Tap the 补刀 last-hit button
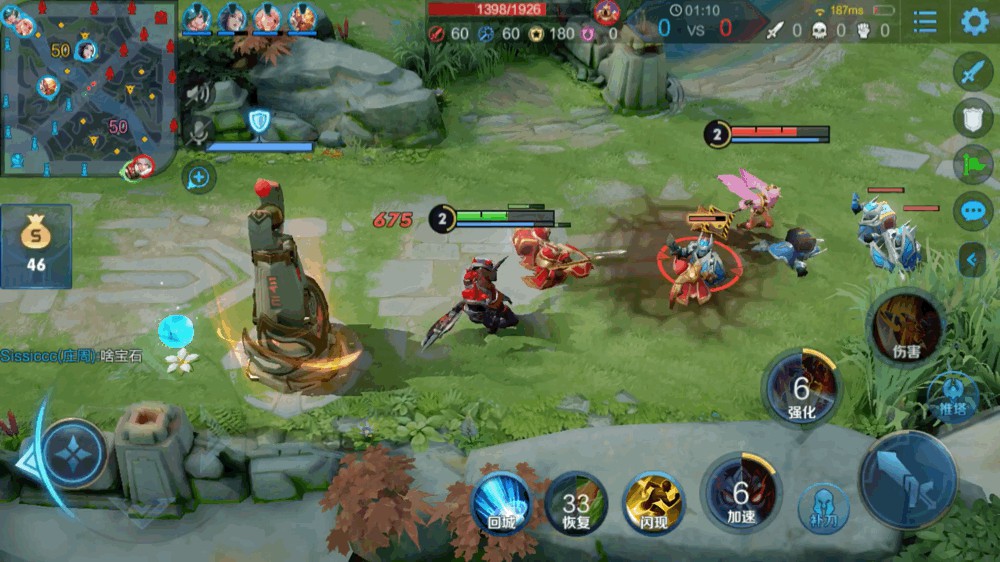Image resolution: width=1000 pixels, height=562 pixels. (822, 508)
